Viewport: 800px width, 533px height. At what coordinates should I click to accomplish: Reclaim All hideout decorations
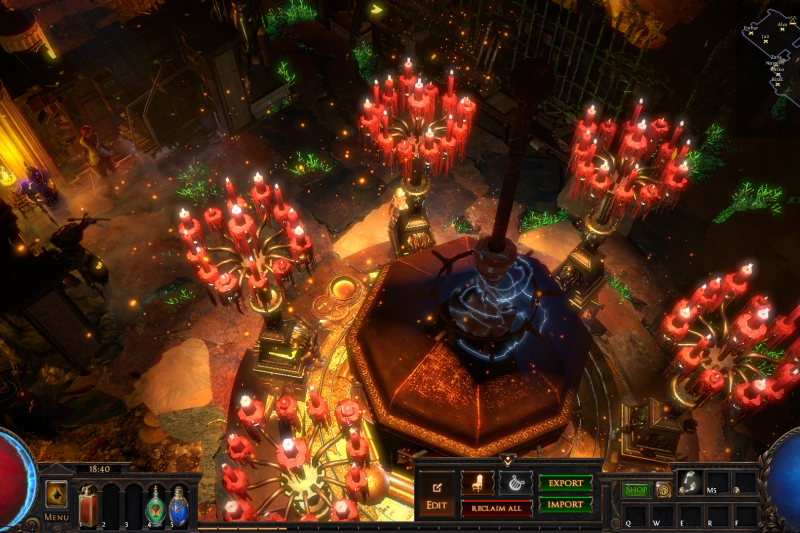tap(496, 508)
